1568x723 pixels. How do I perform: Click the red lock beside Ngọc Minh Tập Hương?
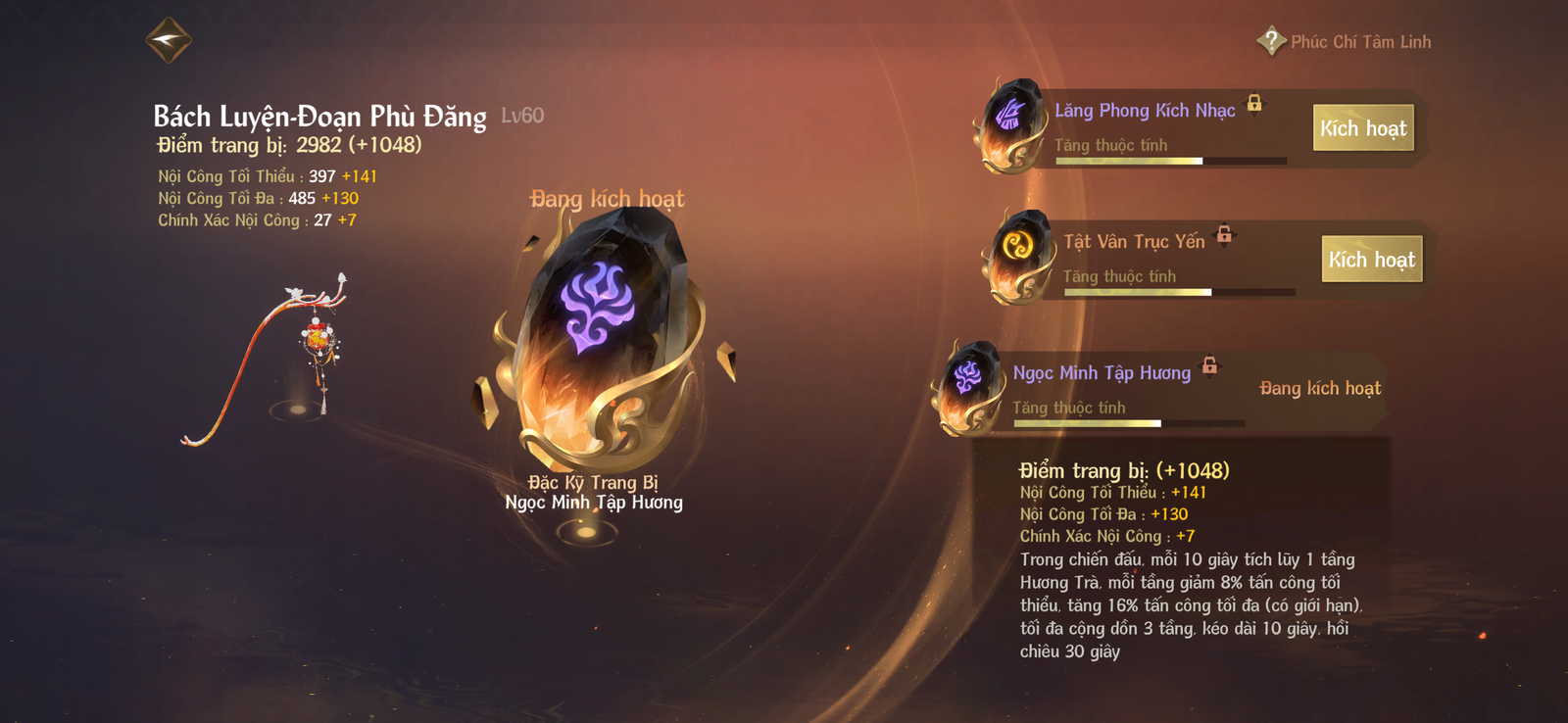[x=1211, y=366]
